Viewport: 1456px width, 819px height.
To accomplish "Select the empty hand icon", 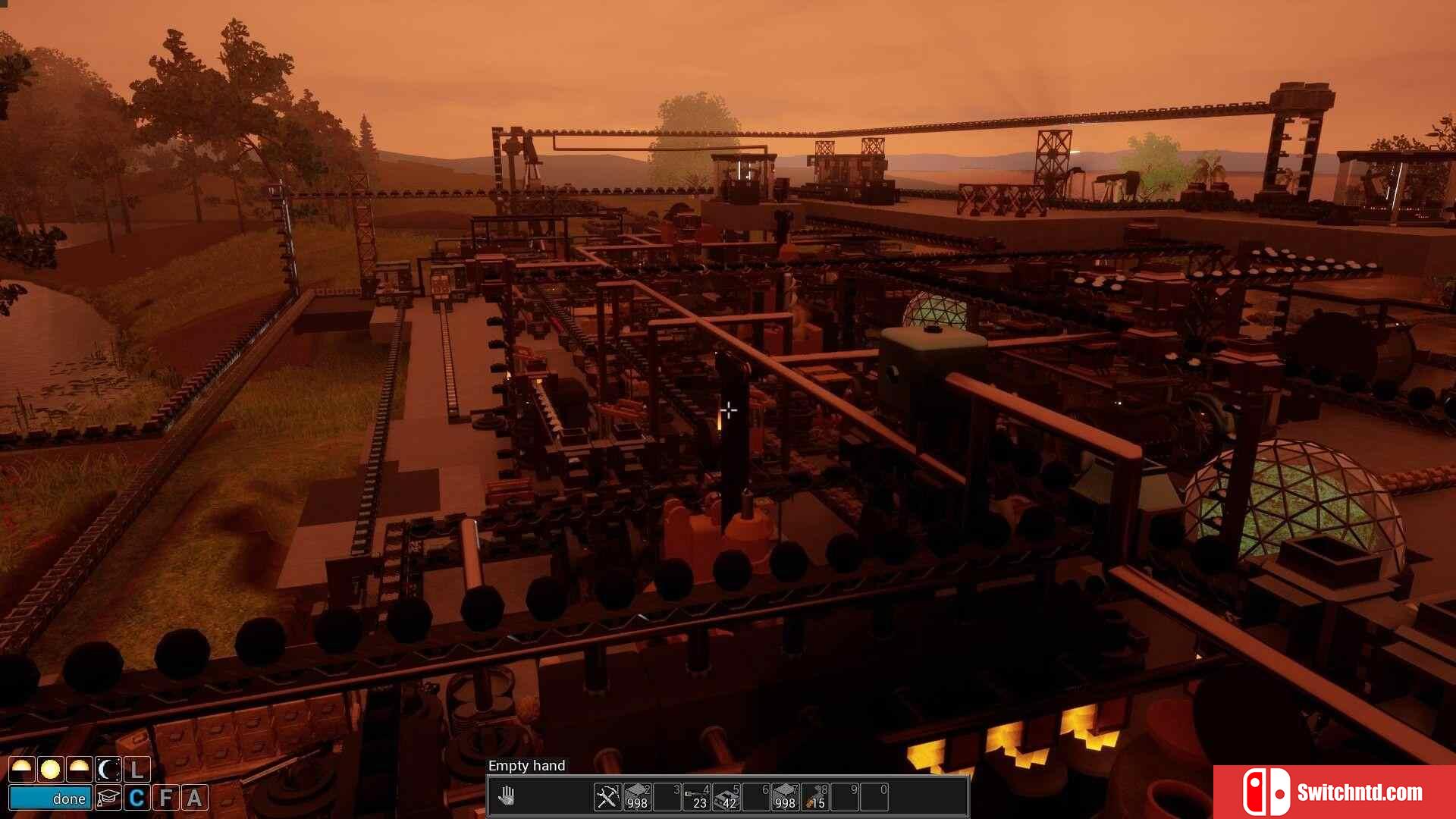I will [507, 796].
